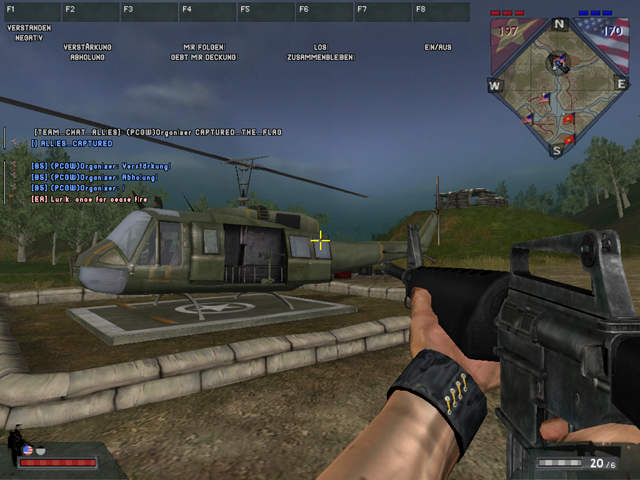This screenshot has height=480, width=640.
Task: Issue the MIR FOLGEN radio command
Action: click(x=204, y=47)
